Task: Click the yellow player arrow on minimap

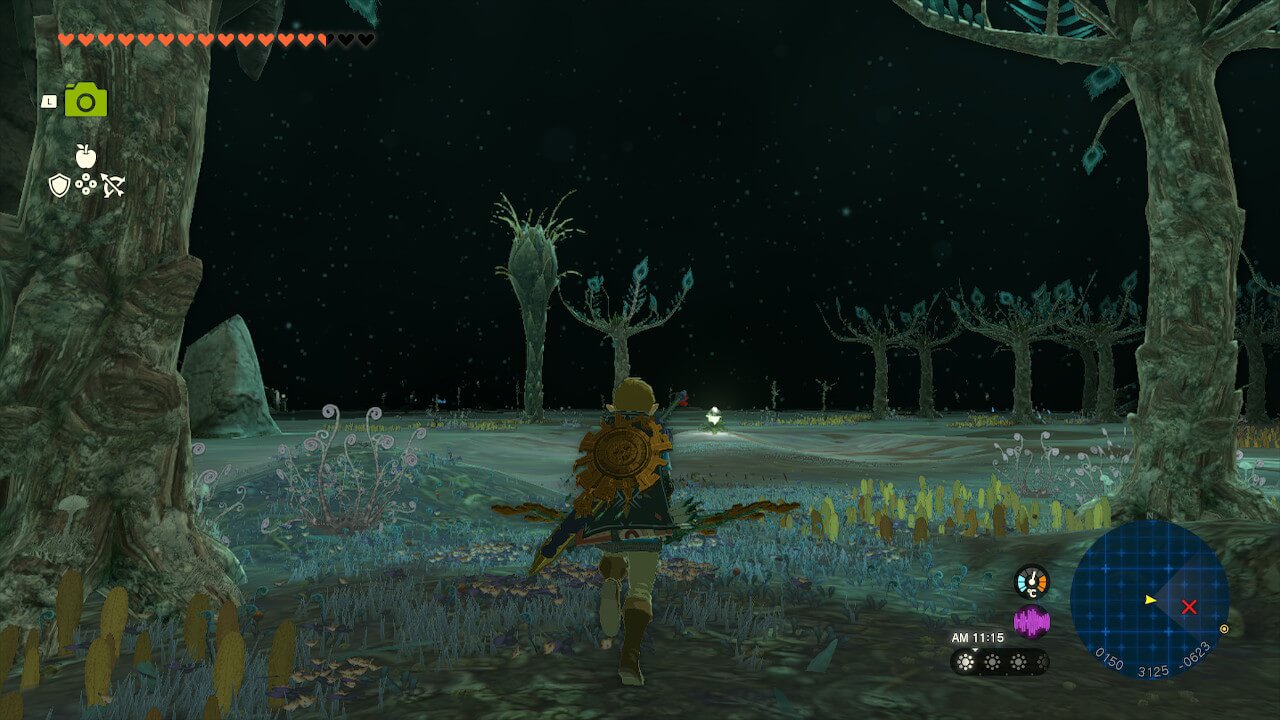Action: [1151, 599]
